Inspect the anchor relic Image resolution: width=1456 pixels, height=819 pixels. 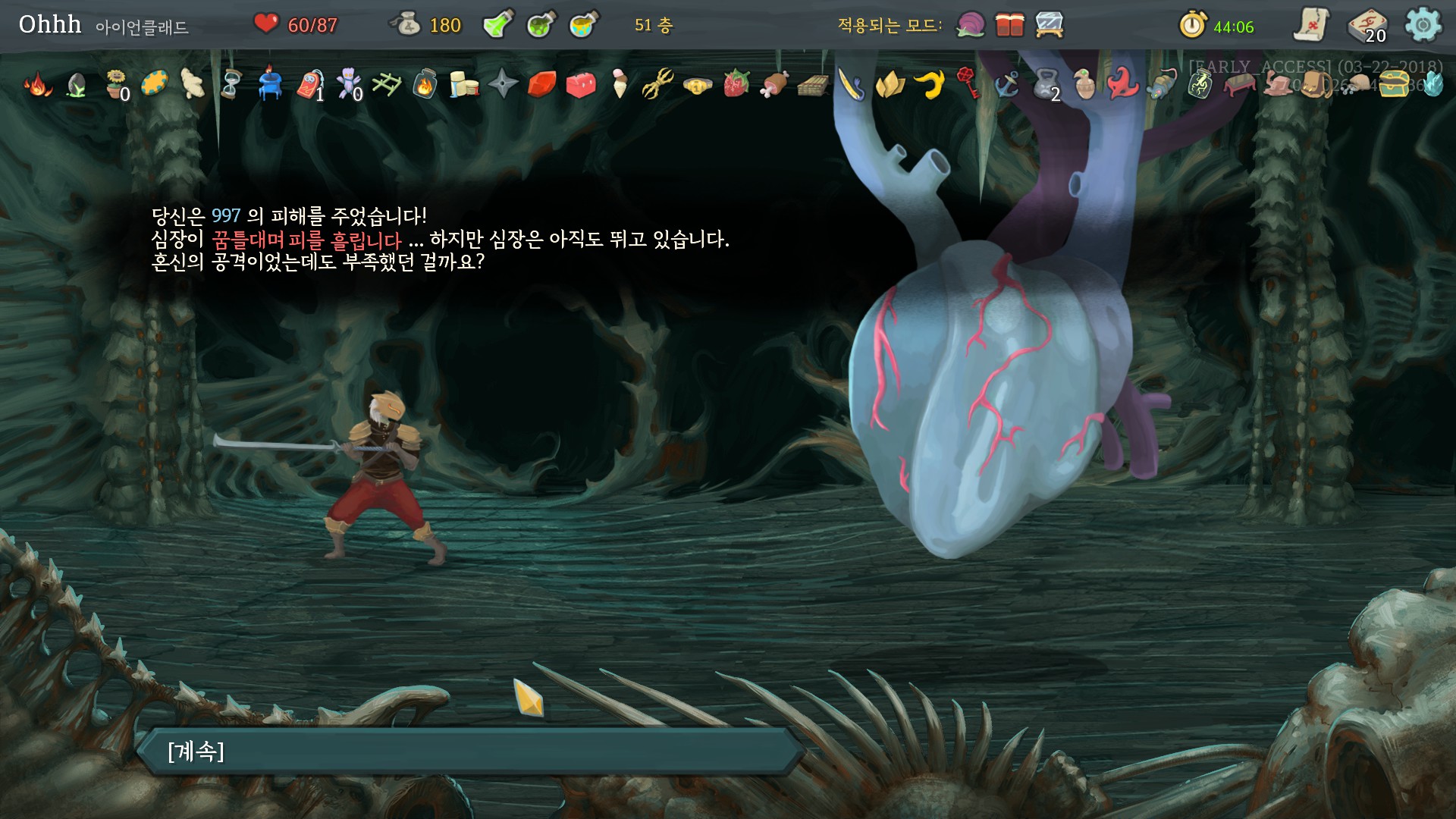1007,84
